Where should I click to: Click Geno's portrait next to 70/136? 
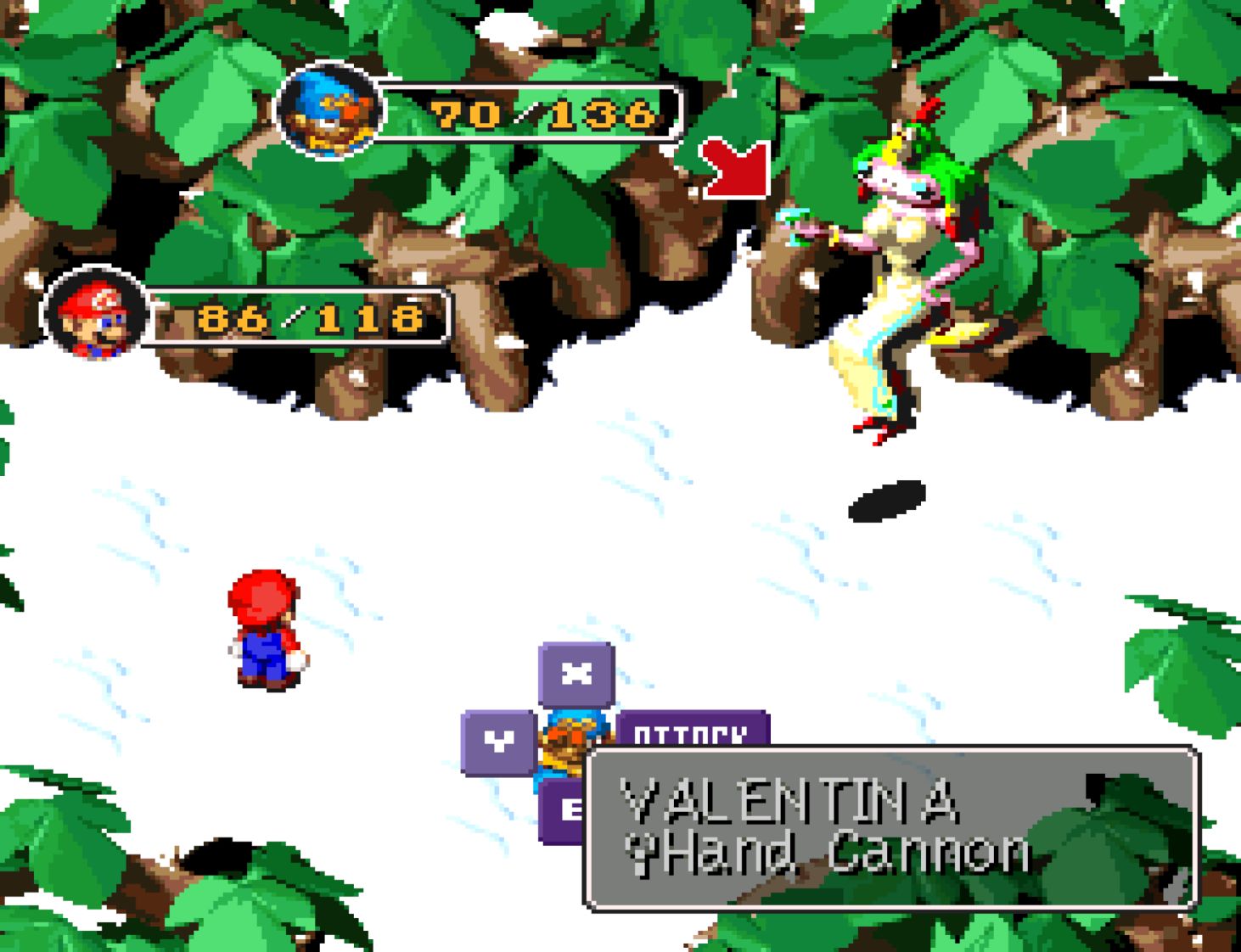(x=330, y=113)
